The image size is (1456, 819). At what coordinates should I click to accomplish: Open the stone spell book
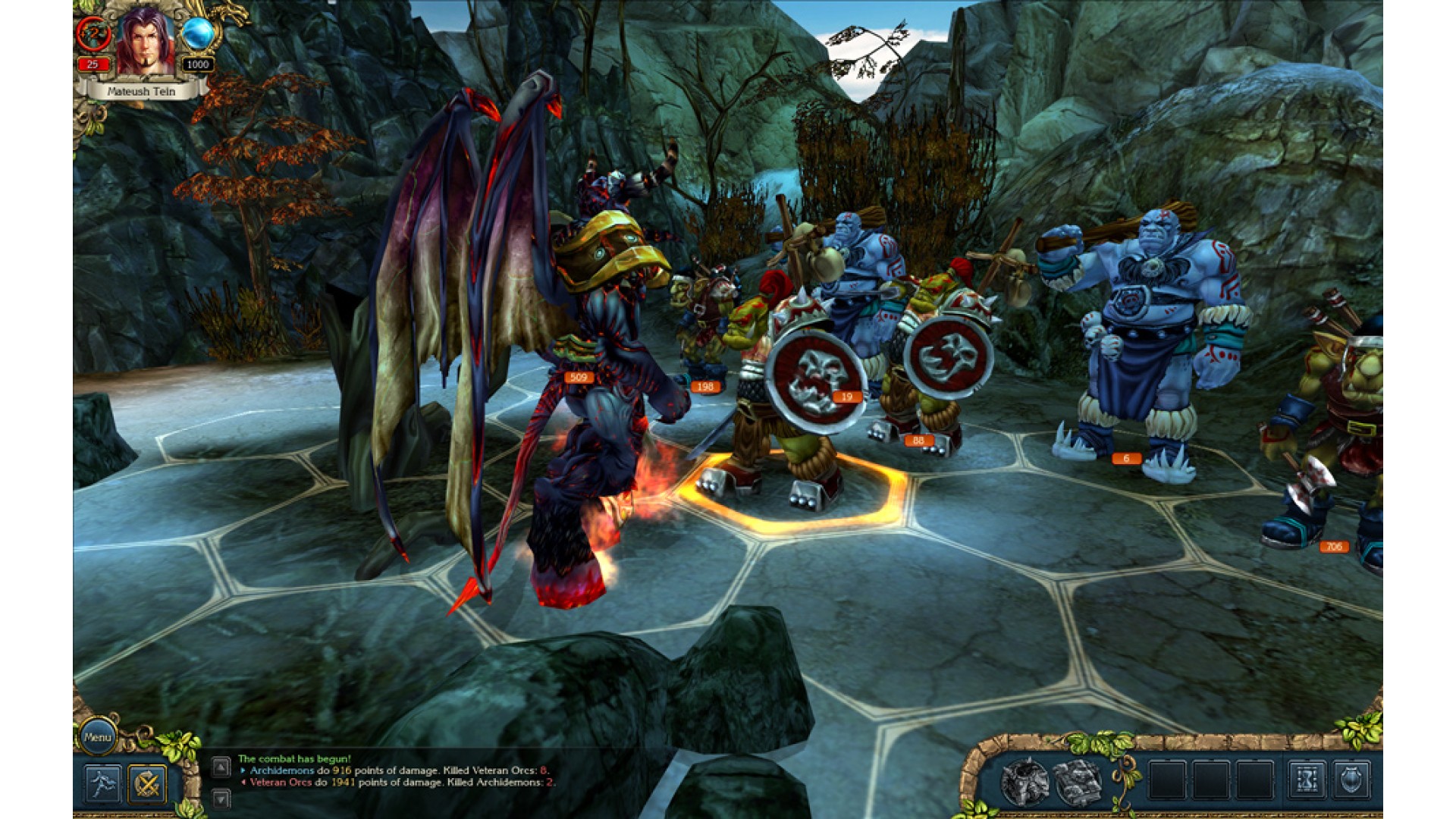point(1078,782)
